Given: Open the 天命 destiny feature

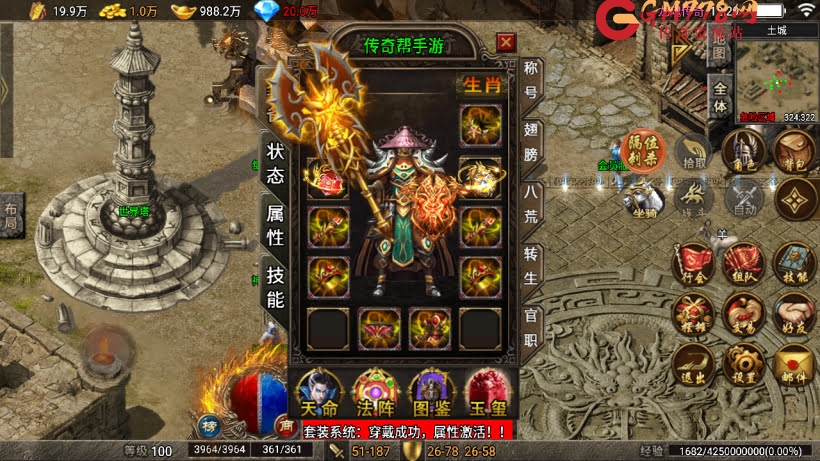Looking at the screenshot, I should pos(319,392).
